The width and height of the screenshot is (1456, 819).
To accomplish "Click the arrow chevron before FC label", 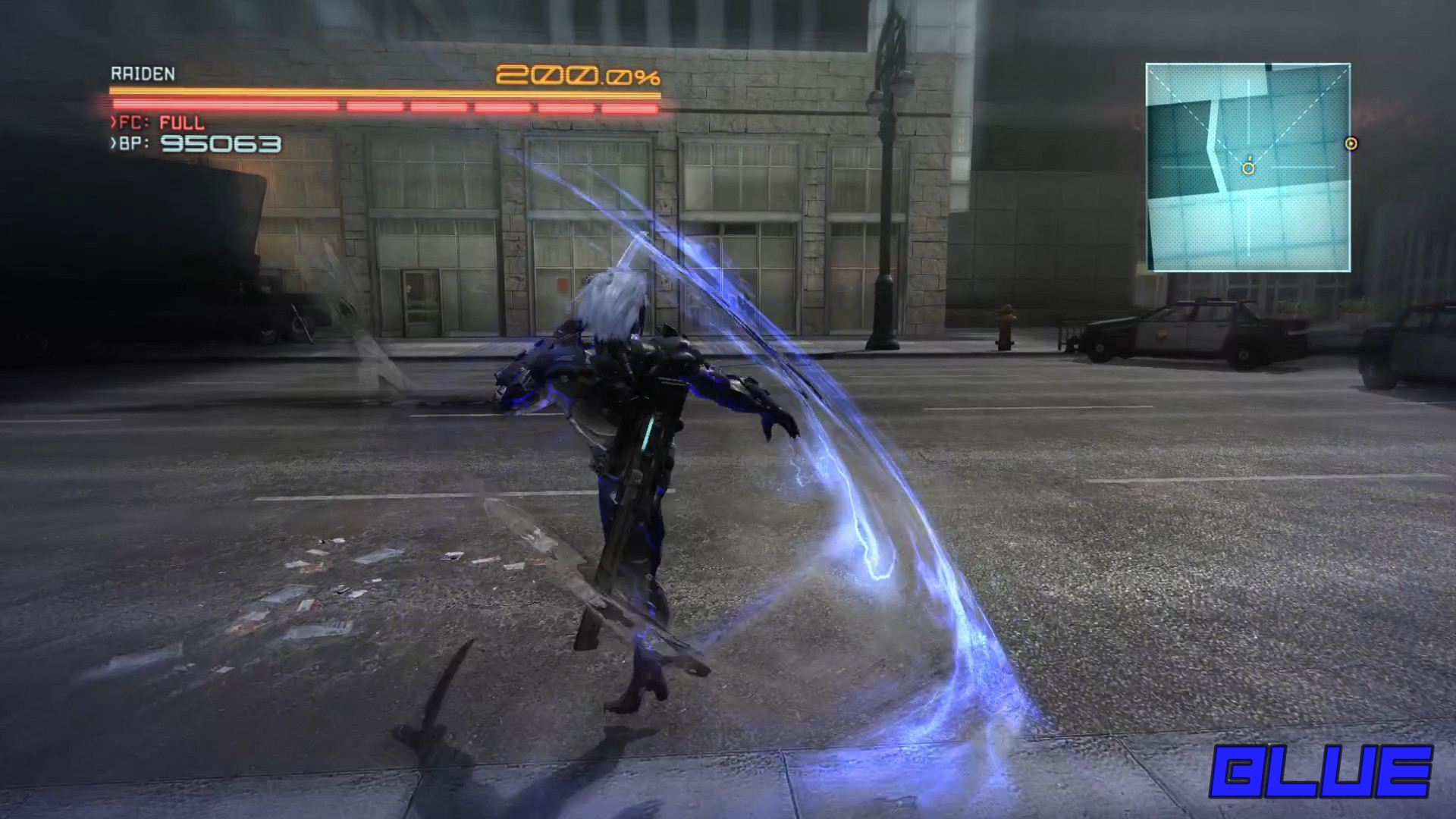I will (114, 121).
